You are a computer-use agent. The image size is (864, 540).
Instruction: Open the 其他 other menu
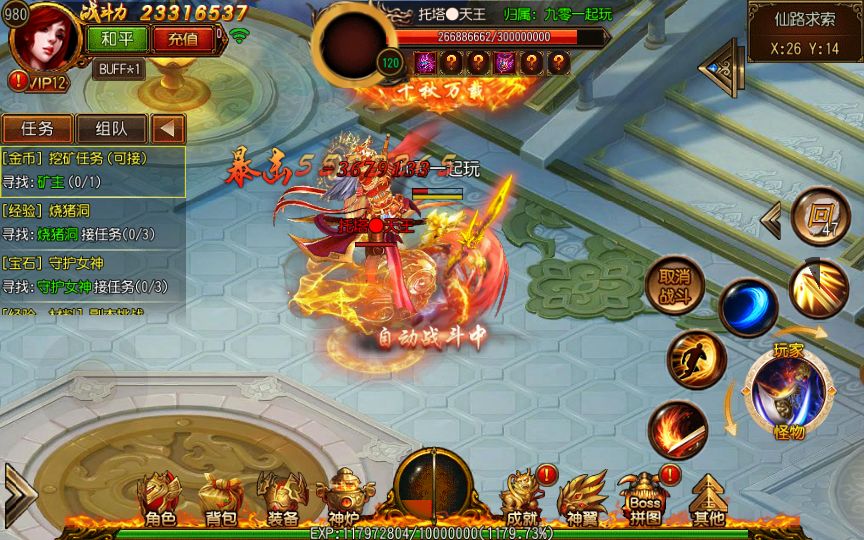click(x=708, y=499)
